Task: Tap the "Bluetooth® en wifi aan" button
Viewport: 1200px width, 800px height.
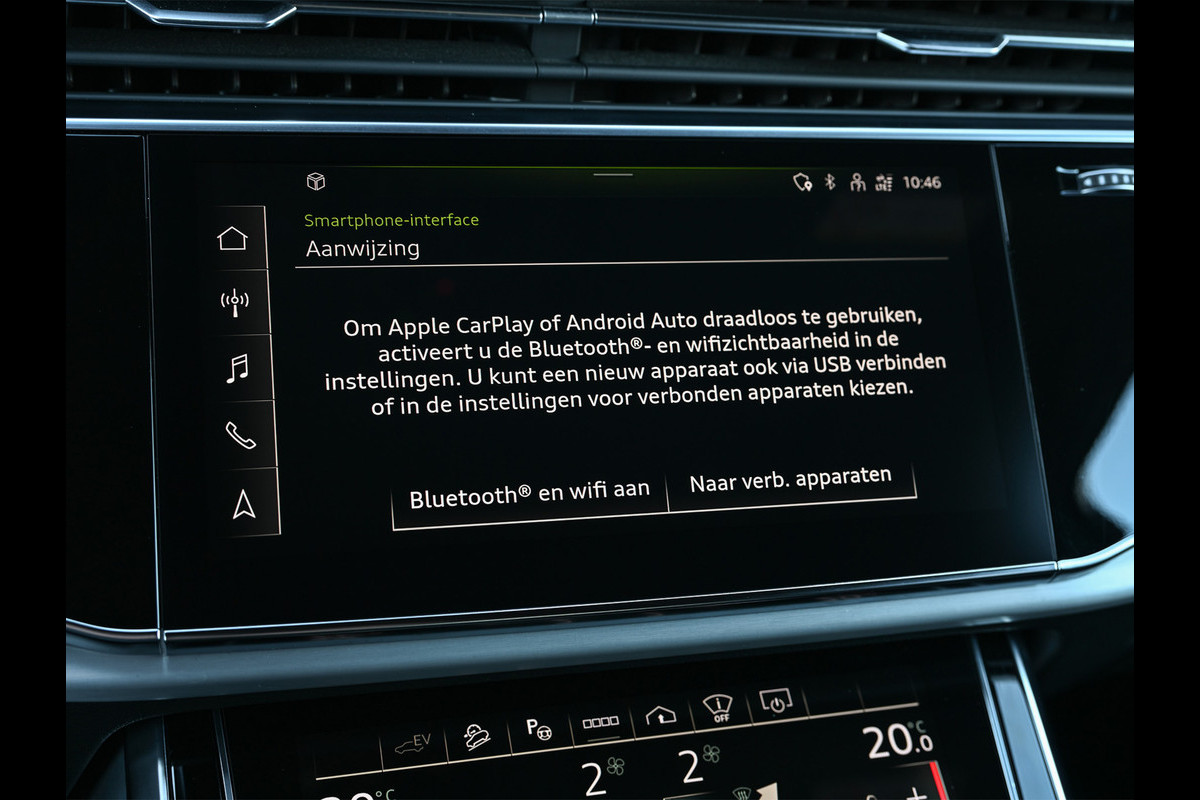Action: tap(529, 494)
